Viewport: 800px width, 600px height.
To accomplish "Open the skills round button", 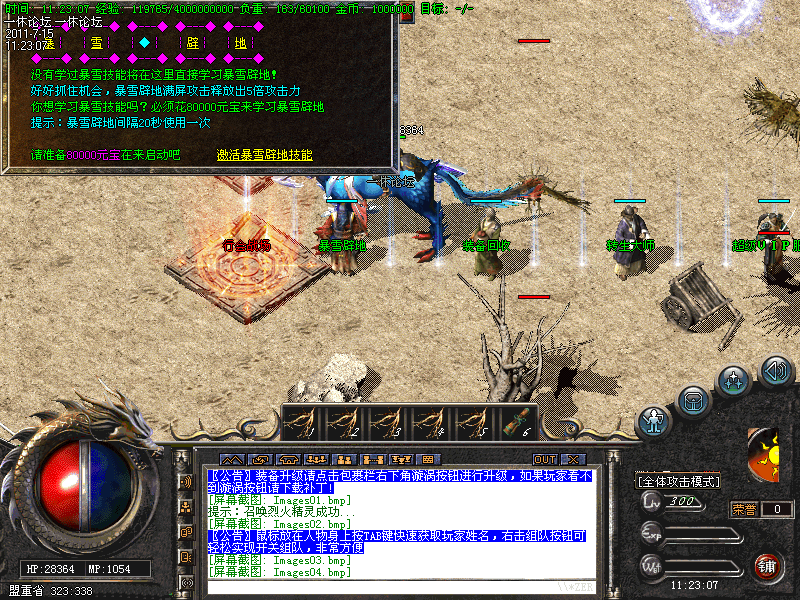I will pos(735,381).
